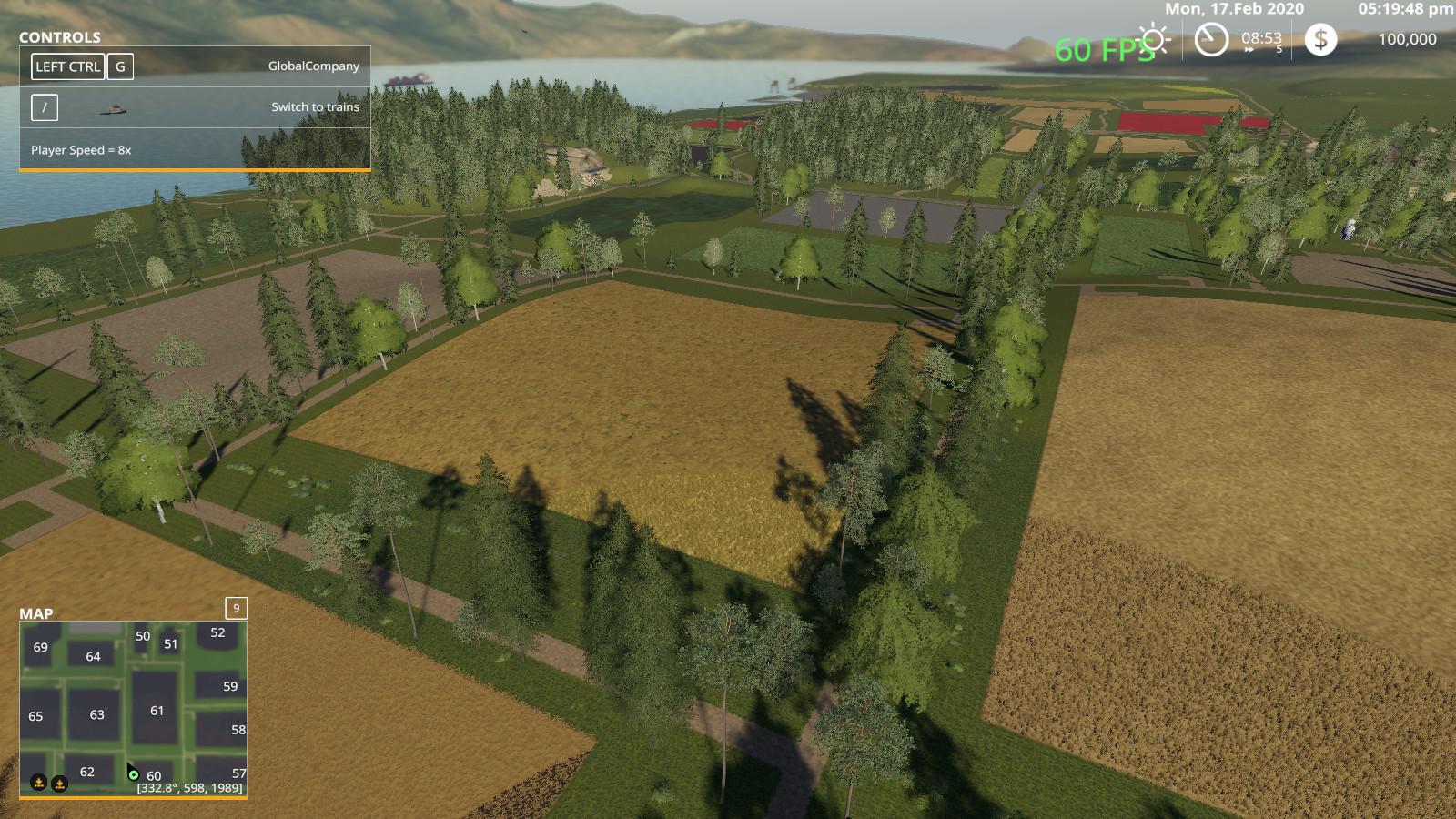Select field 52 on the minimap

coord(217,632)
